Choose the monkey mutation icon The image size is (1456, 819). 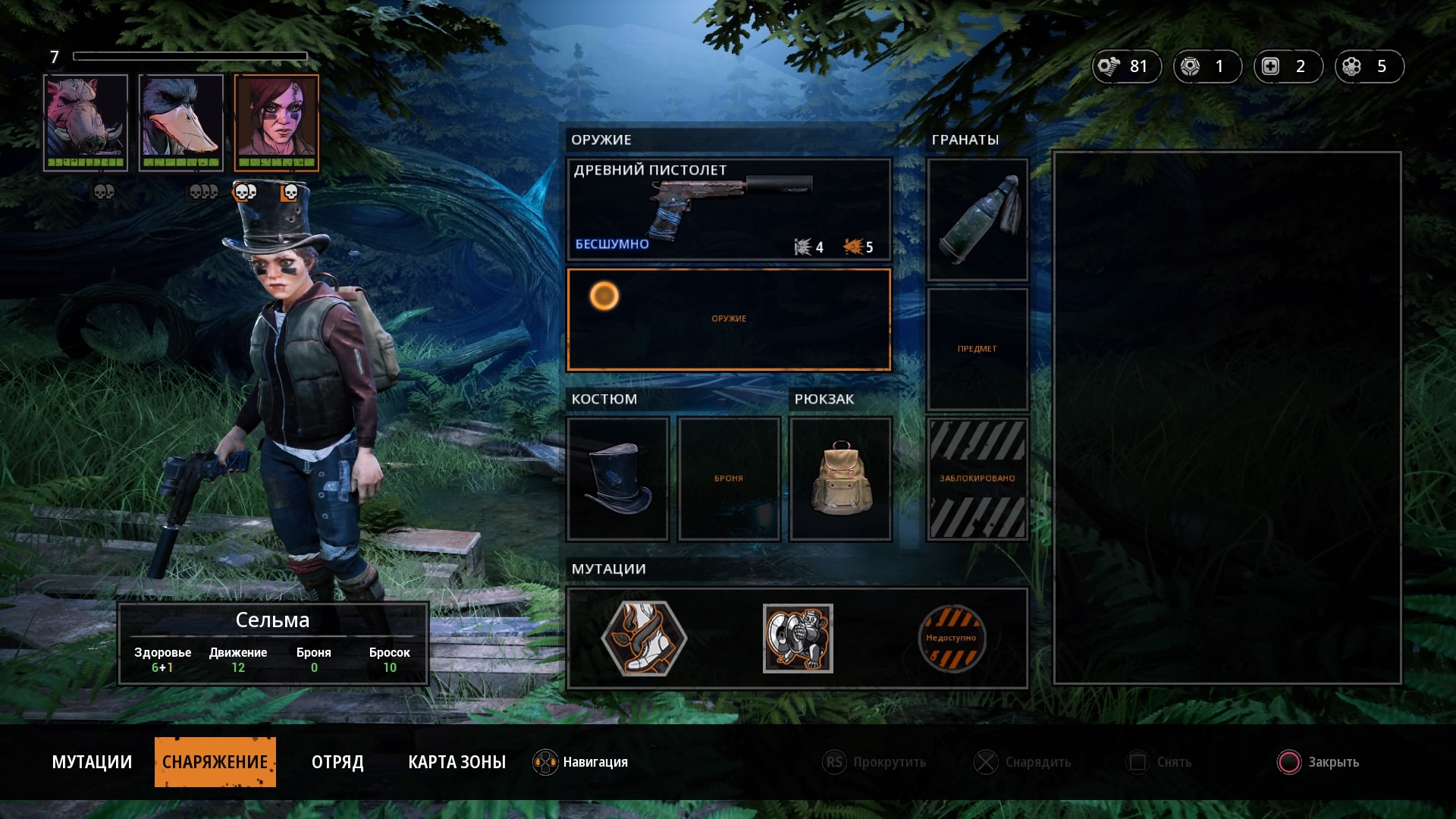coord(798,638)
